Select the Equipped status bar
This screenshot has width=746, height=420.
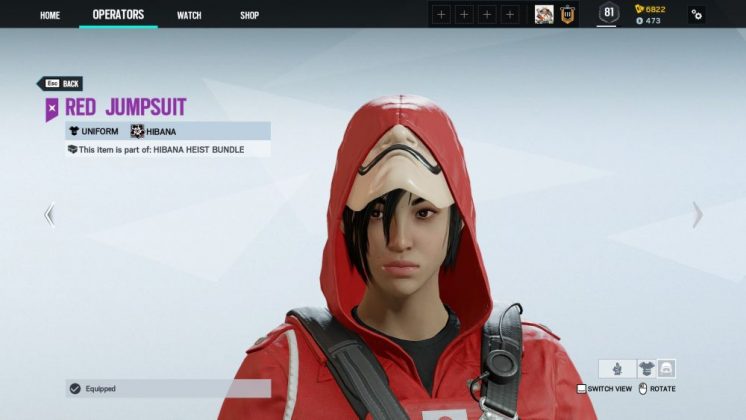[168, 388]
